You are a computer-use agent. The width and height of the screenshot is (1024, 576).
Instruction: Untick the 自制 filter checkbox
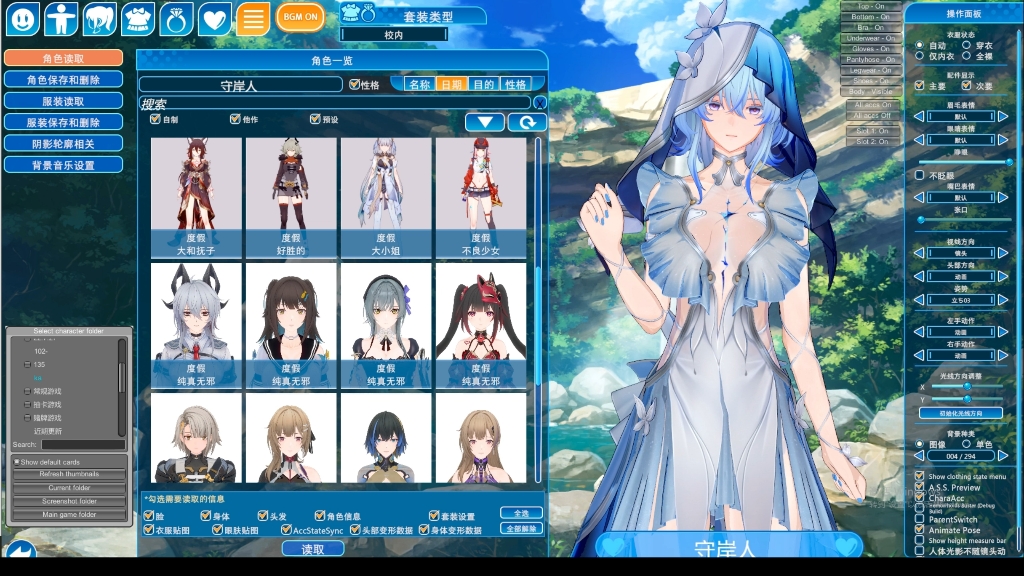click(x=155, y=120)
